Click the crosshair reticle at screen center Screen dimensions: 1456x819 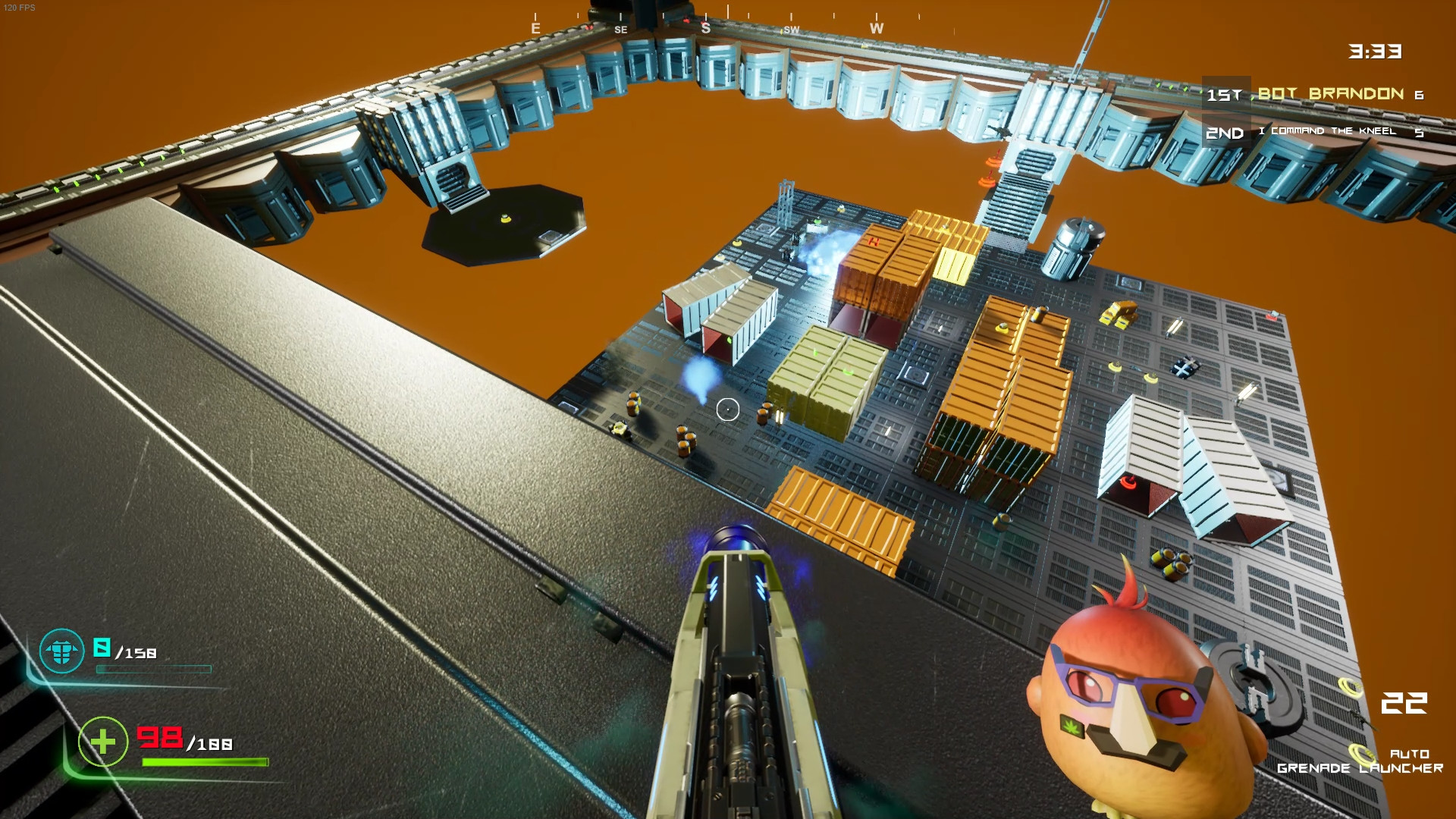point(727,409)
